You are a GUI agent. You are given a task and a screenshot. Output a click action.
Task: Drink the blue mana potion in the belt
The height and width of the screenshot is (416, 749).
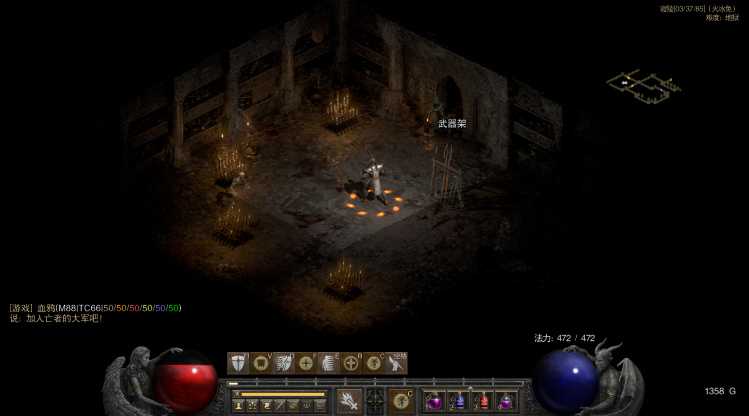click(x=459, y=401)
